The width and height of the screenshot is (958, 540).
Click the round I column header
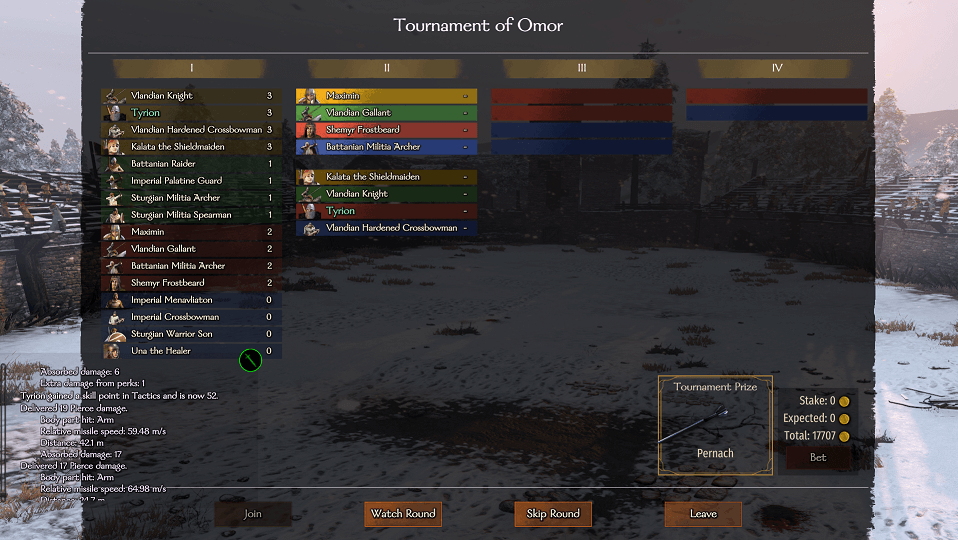point(191,68)
